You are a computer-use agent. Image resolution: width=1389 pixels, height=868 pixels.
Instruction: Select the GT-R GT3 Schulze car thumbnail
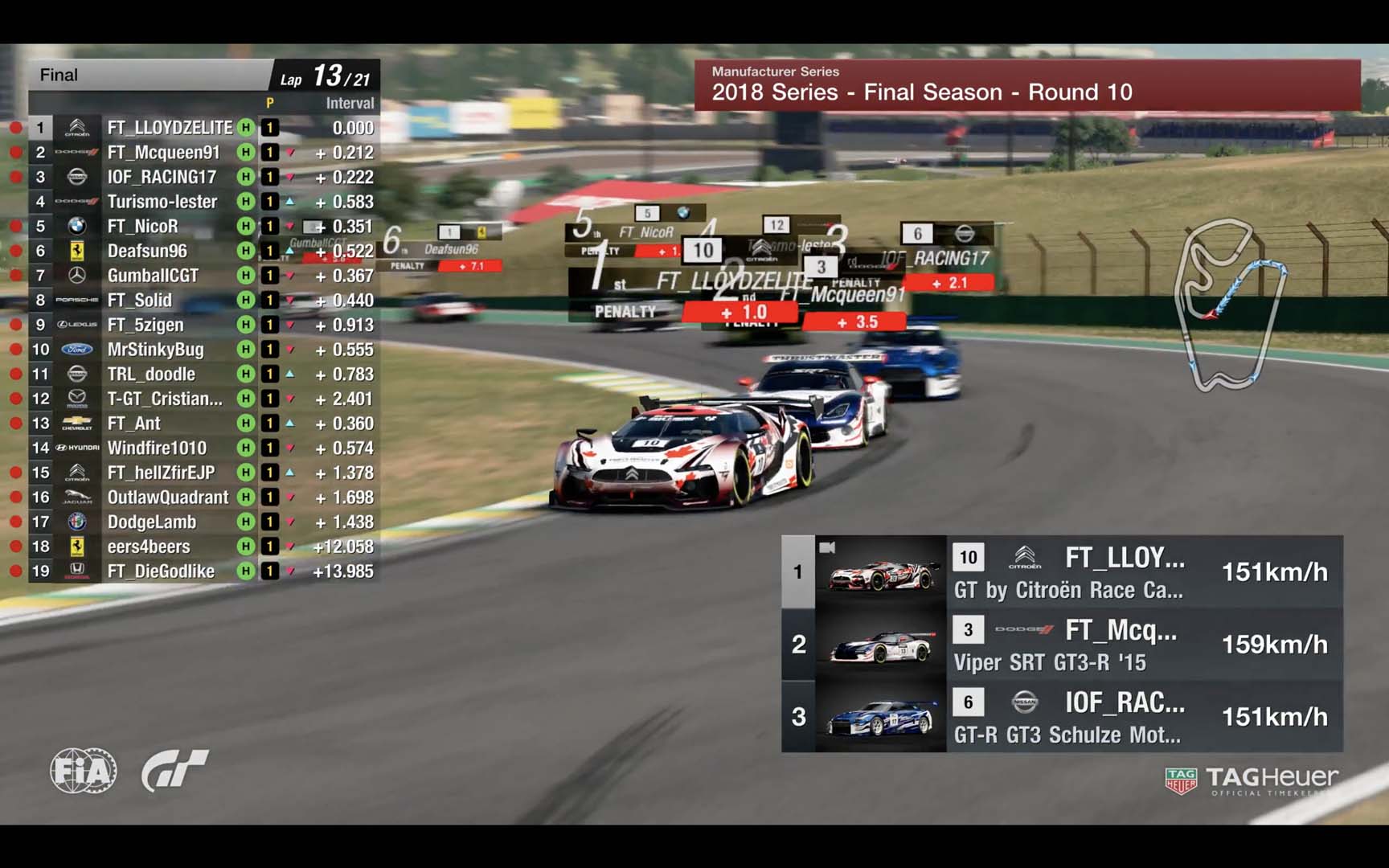[x=881, y=717]
